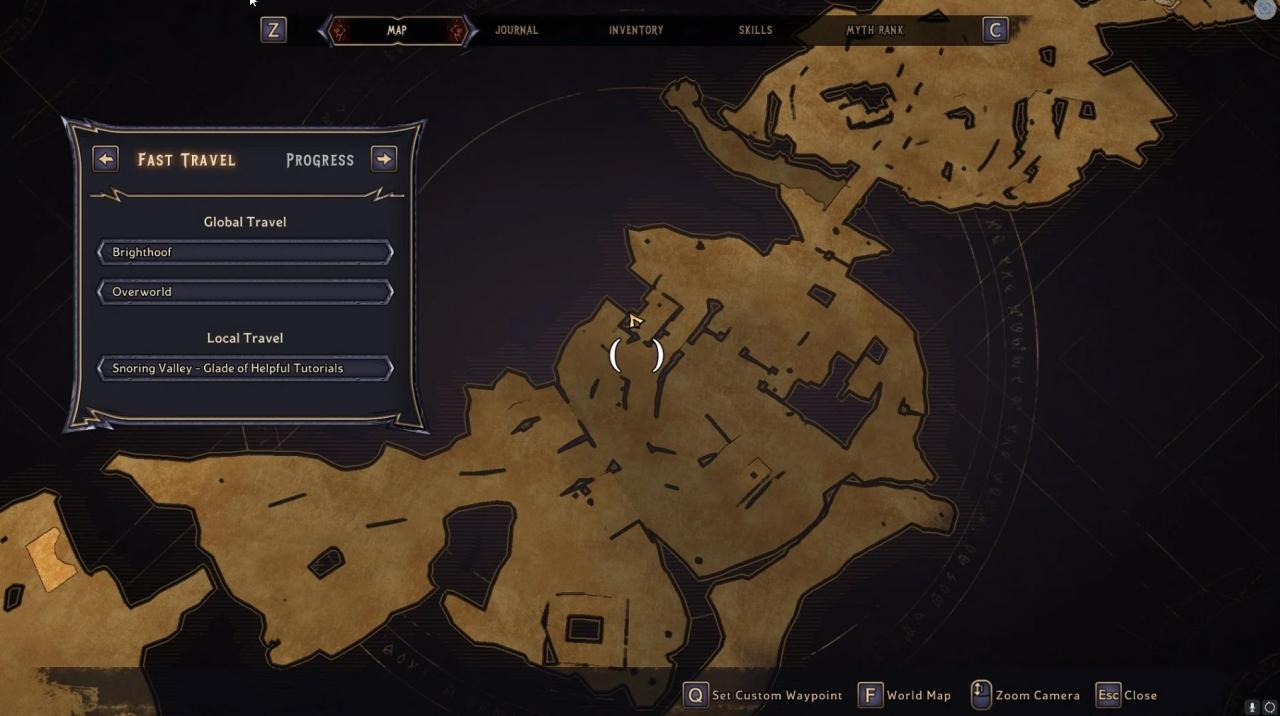Fast travel to Brighthoof

[x=245, y=252]
